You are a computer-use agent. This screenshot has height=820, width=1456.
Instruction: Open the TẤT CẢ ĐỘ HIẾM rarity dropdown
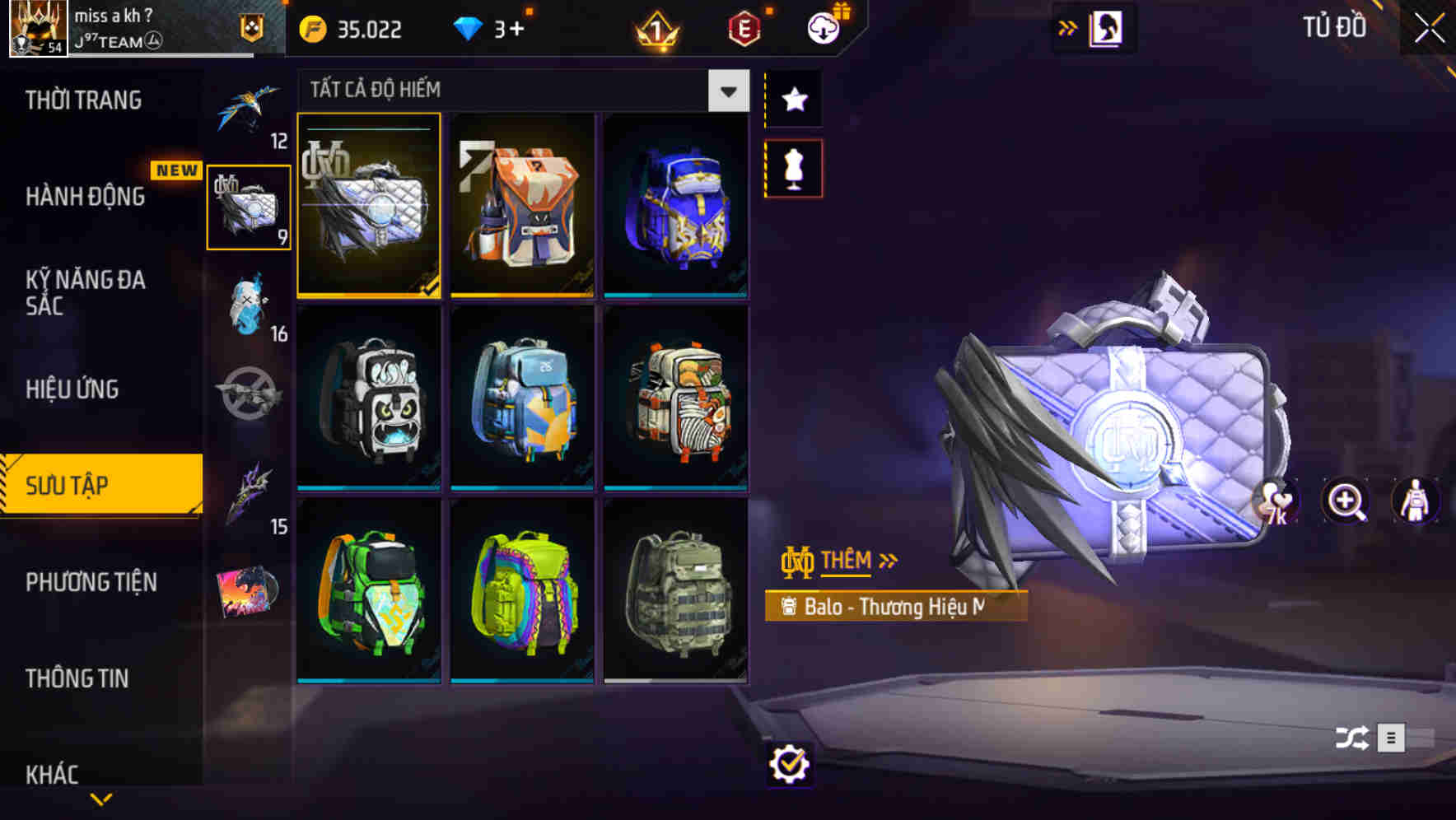click(726, 91)
